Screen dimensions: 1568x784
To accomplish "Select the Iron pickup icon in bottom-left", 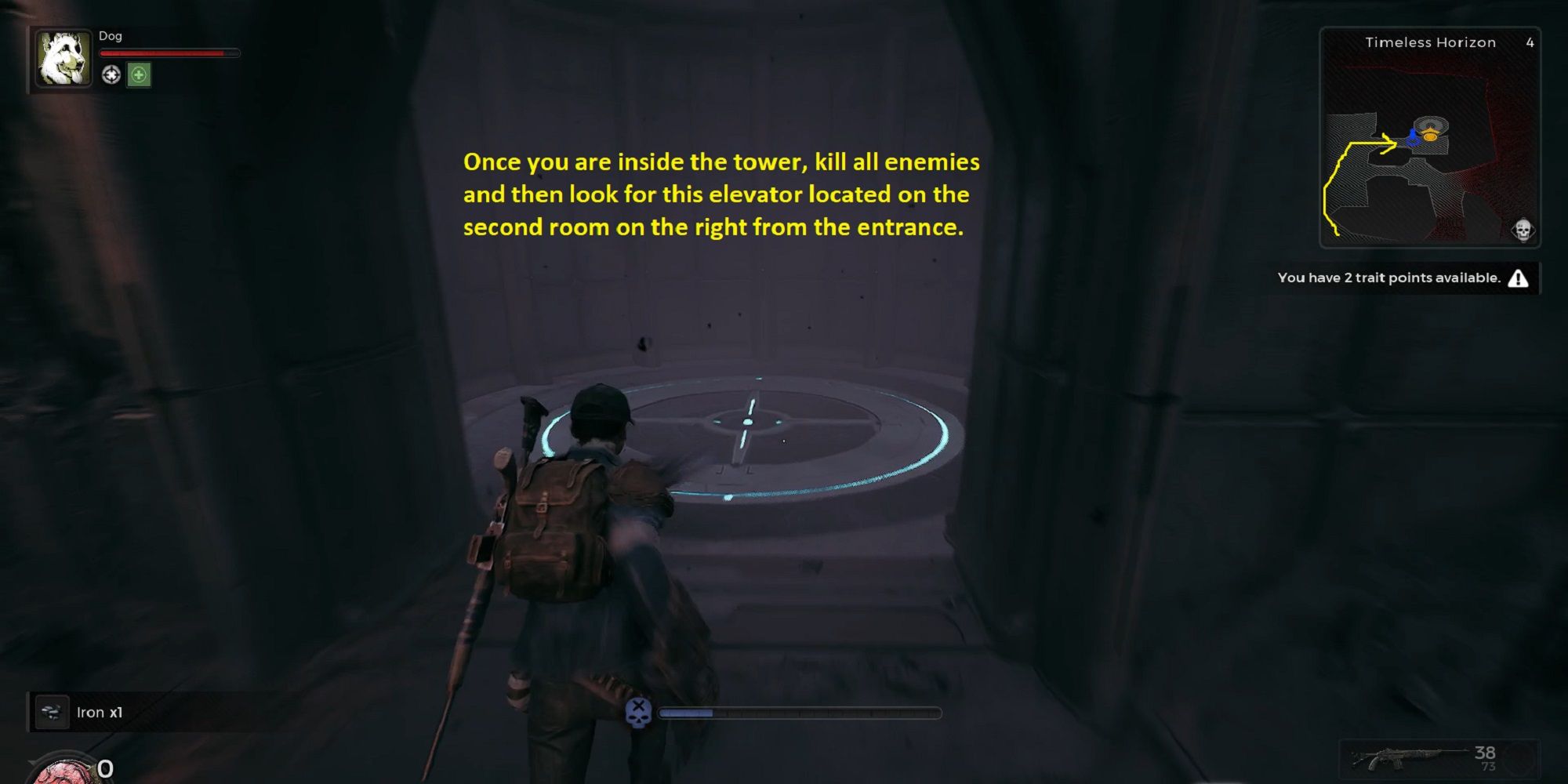I will coord(53,712).
